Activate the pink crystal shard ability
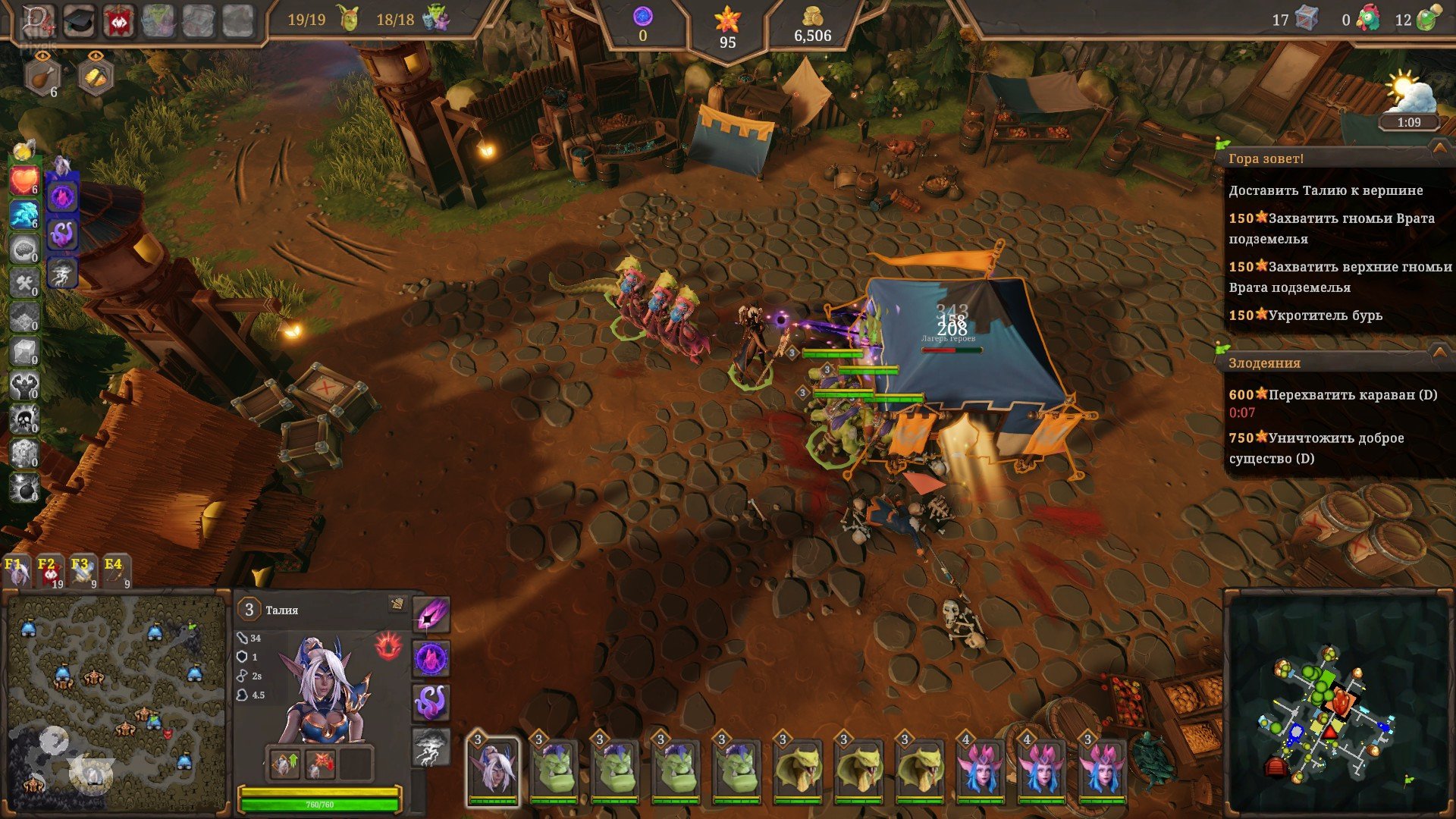Screen dimensions: 1456x819 click(x=431, y=615)
